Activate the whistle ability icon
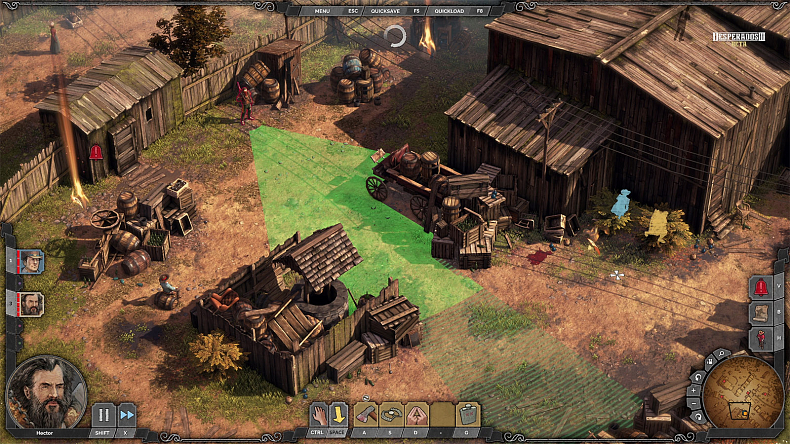Image resolution: width=790 pixels, height=444 pixels. coord(416,414)
